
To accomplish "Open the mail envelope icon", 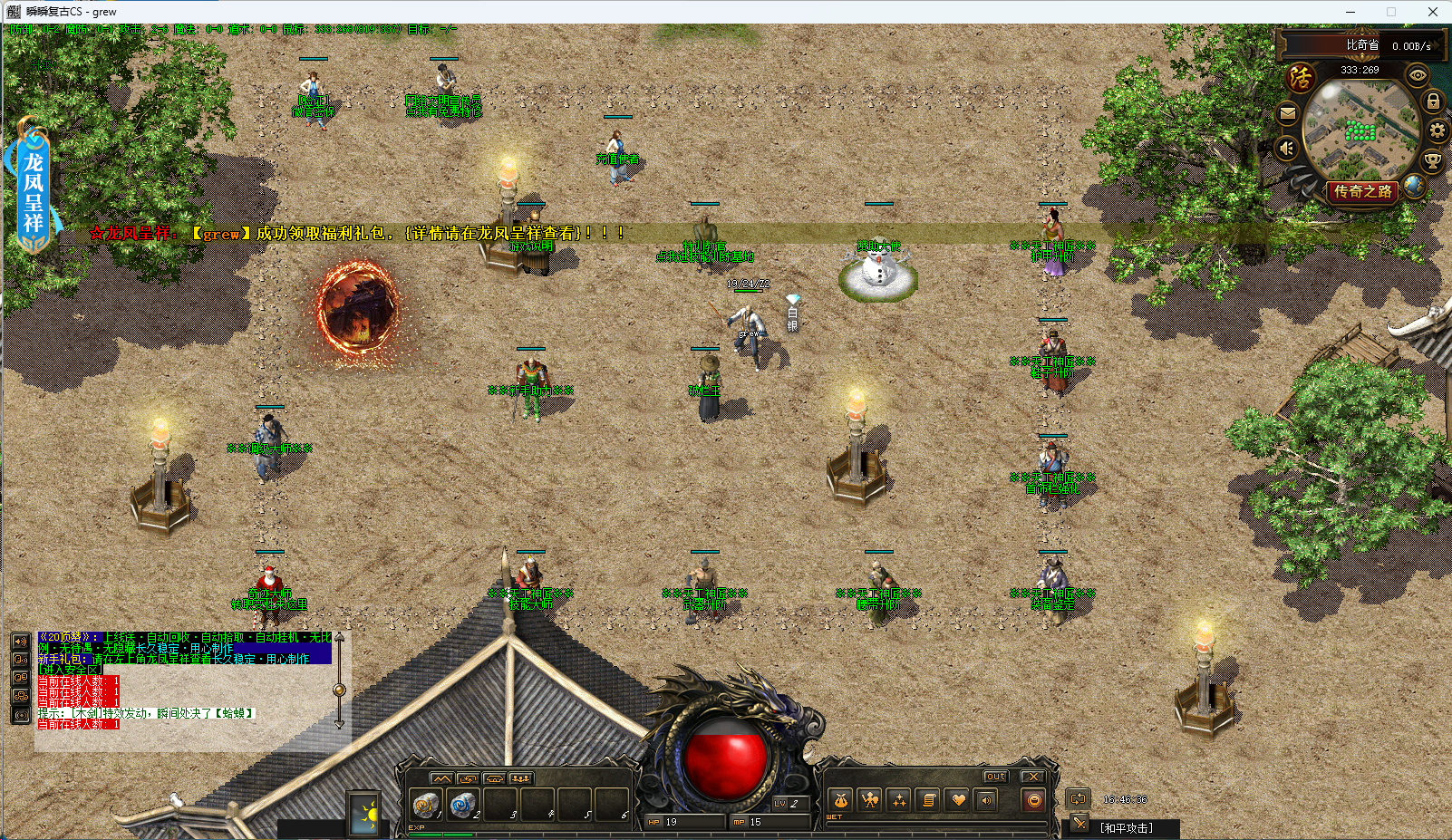I will coord(1287,114).
